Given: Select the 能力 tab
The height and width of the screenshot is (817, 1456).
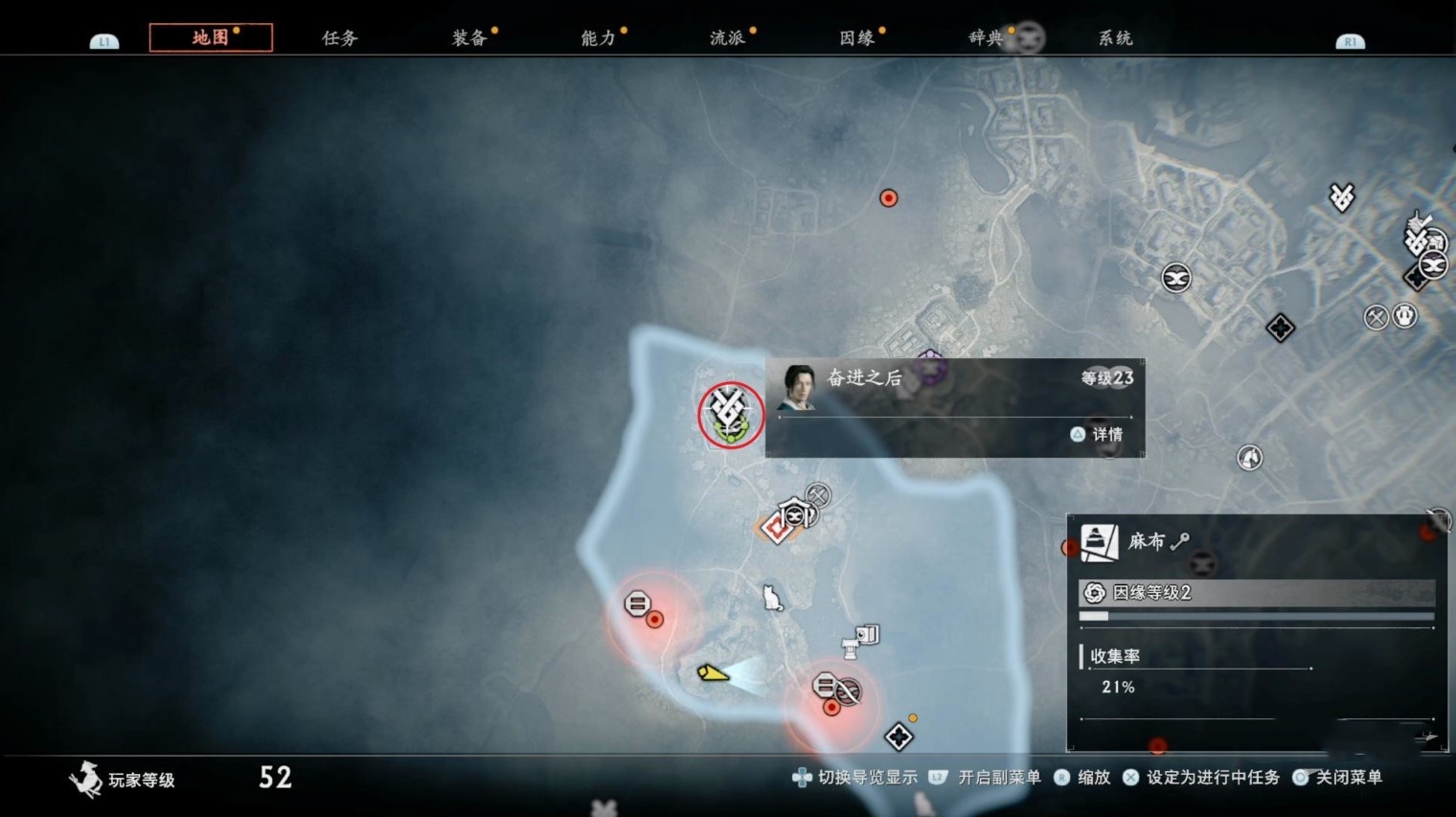Looking at the screenshot, I should click(598, 38).
